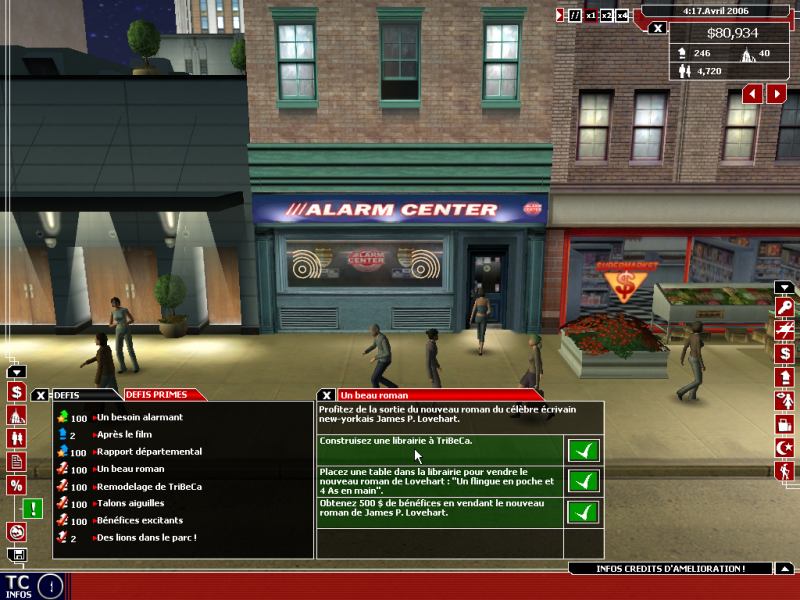Open the dollar sign finances icon in left toolbar

click(16, 391)
